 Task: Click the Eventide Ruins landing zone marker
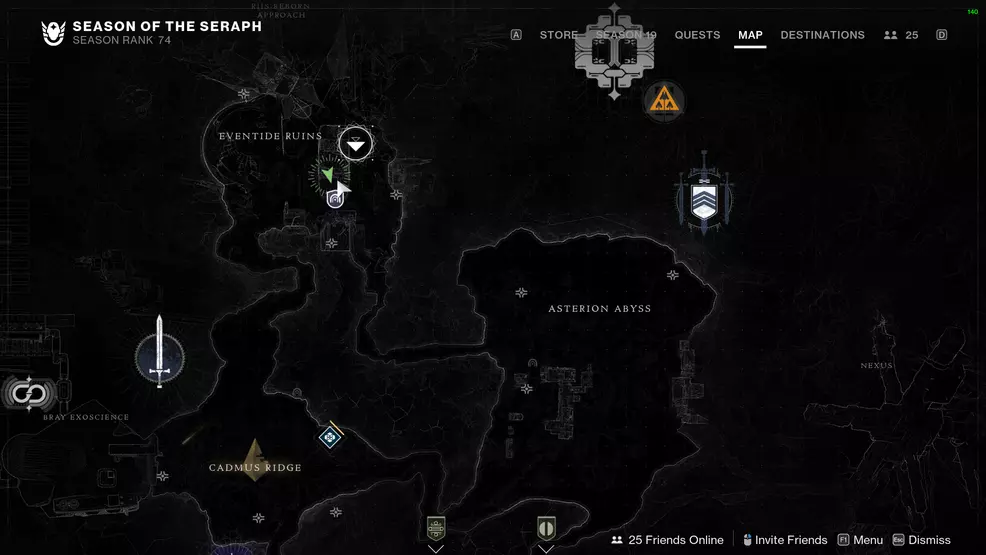[355, 144]
